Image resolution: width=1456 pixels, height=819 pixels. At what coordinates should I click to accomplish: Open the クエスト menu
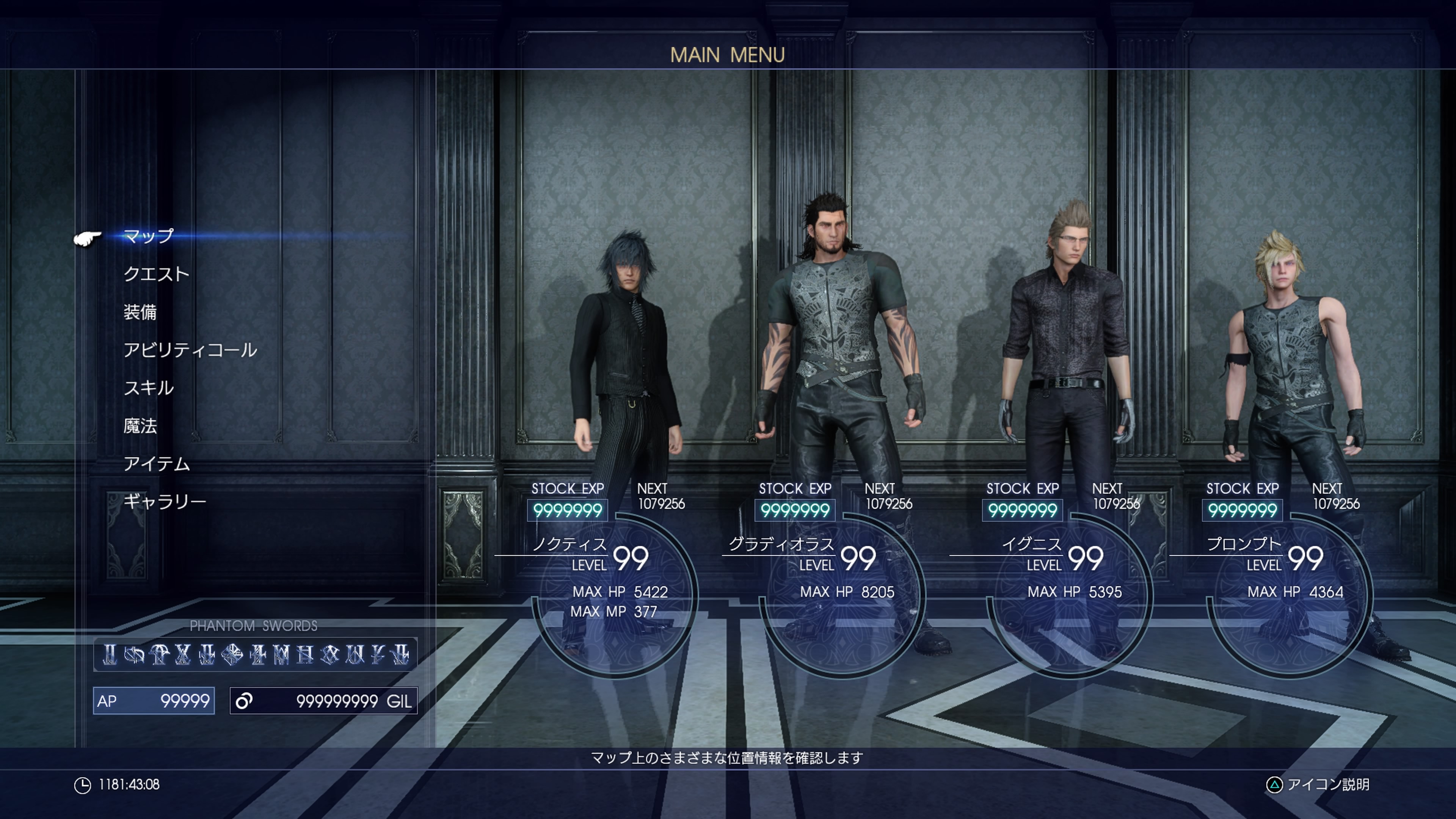click(157, 274)
